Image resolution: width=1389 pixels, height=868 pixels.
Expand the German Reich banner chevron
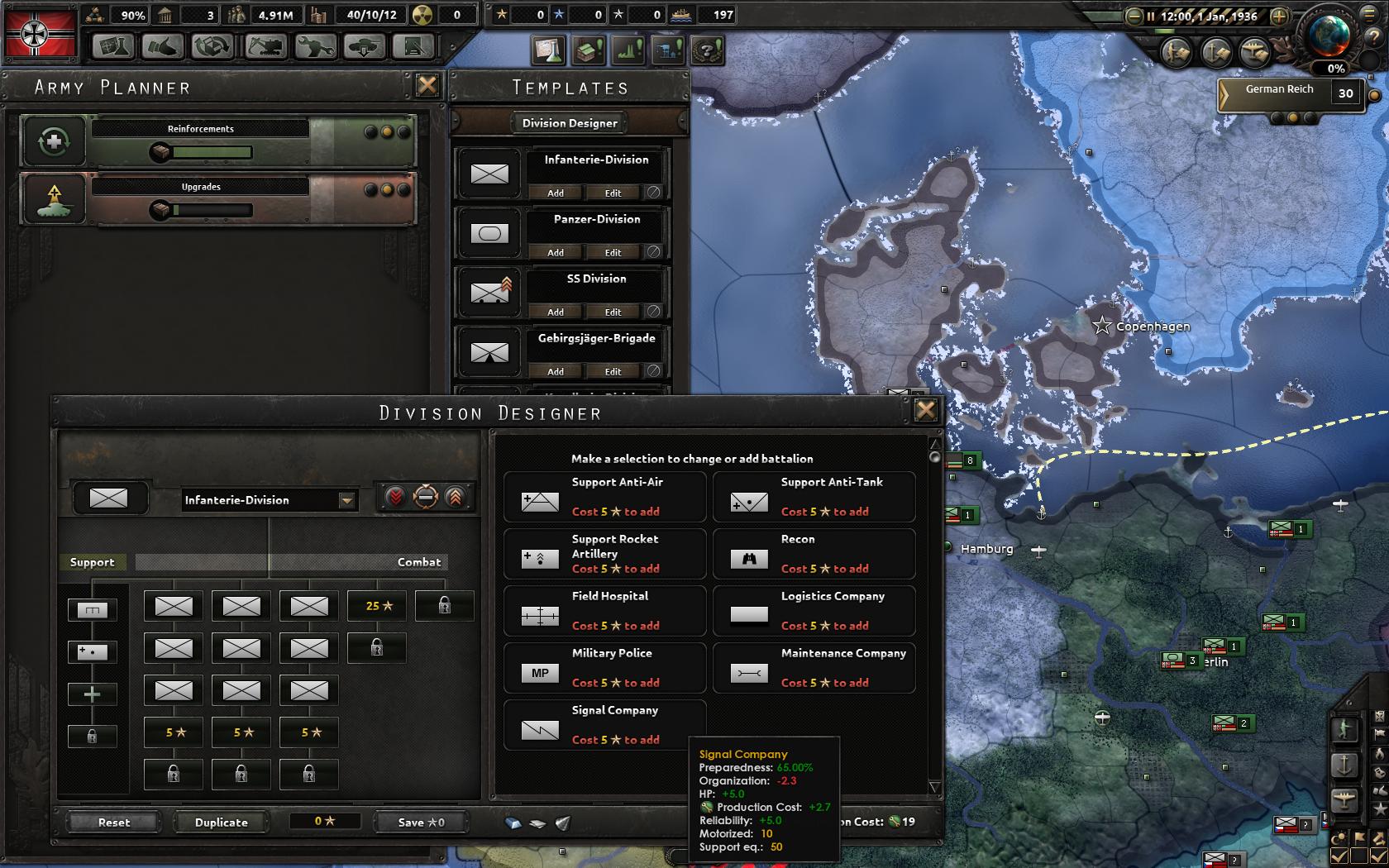point(1224,93)
